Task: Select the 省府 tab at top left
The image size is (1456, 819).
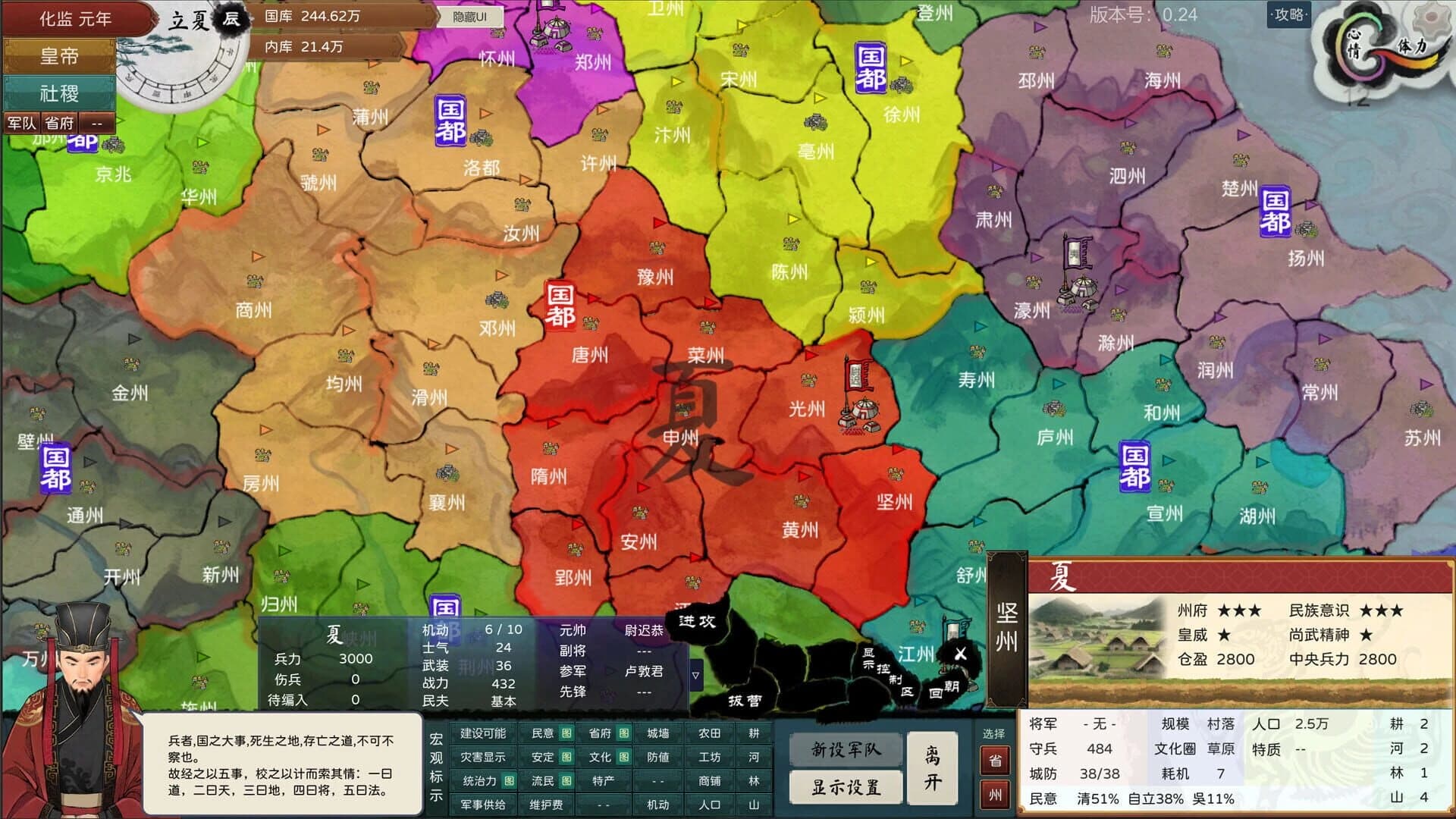Action: [57, 121]
